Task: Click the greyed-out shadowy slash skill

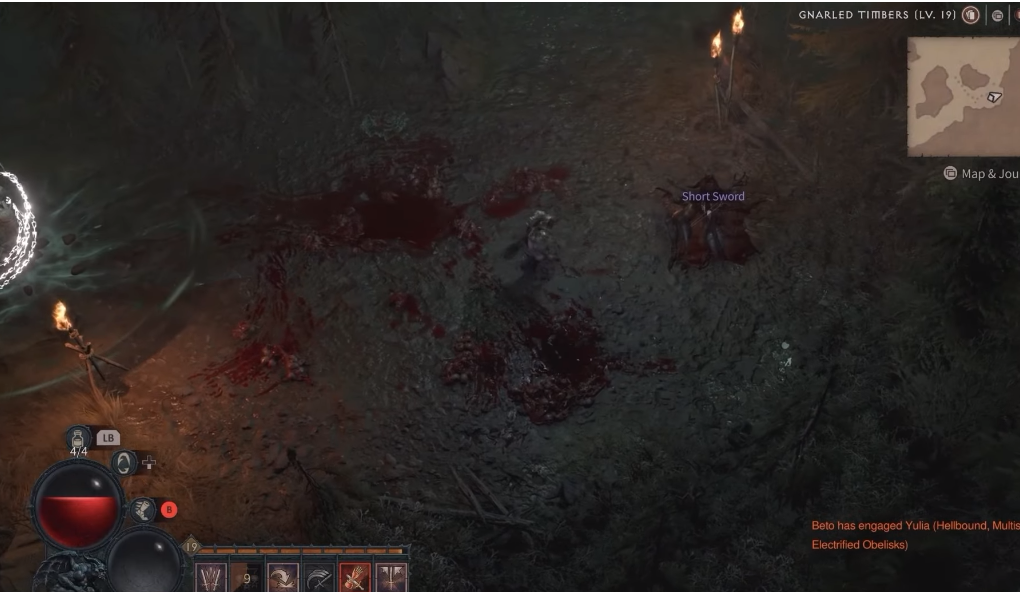Action: (319, 578)
